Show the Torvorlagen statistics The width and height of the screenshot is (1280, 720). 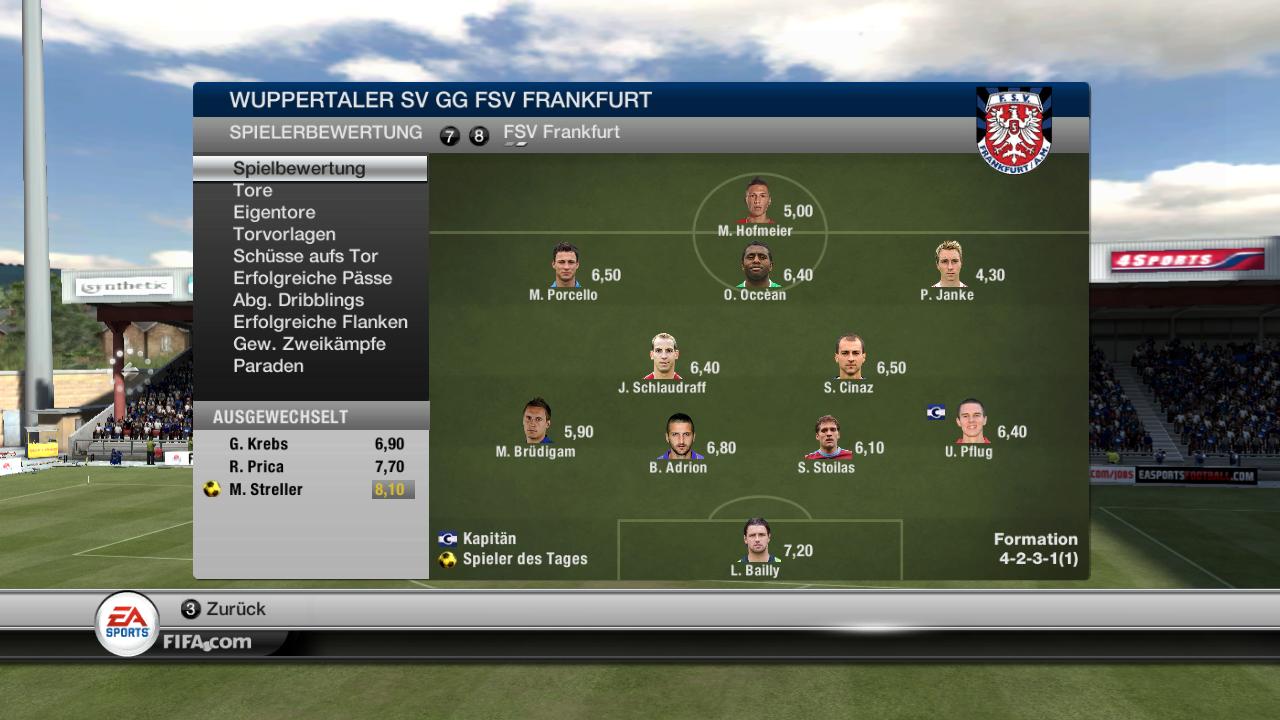pyautogui.click(x=284, y=234)
